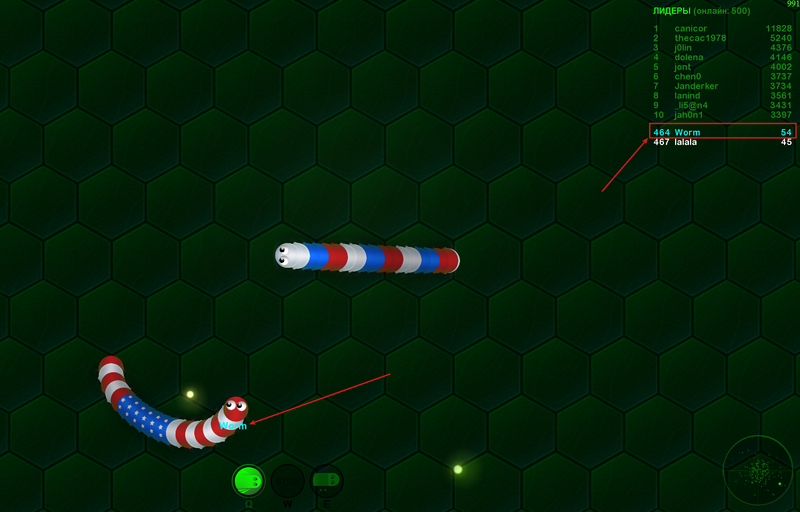Select thecac1978 in the leaders list
Screen dimensions: 800x512
722,38
